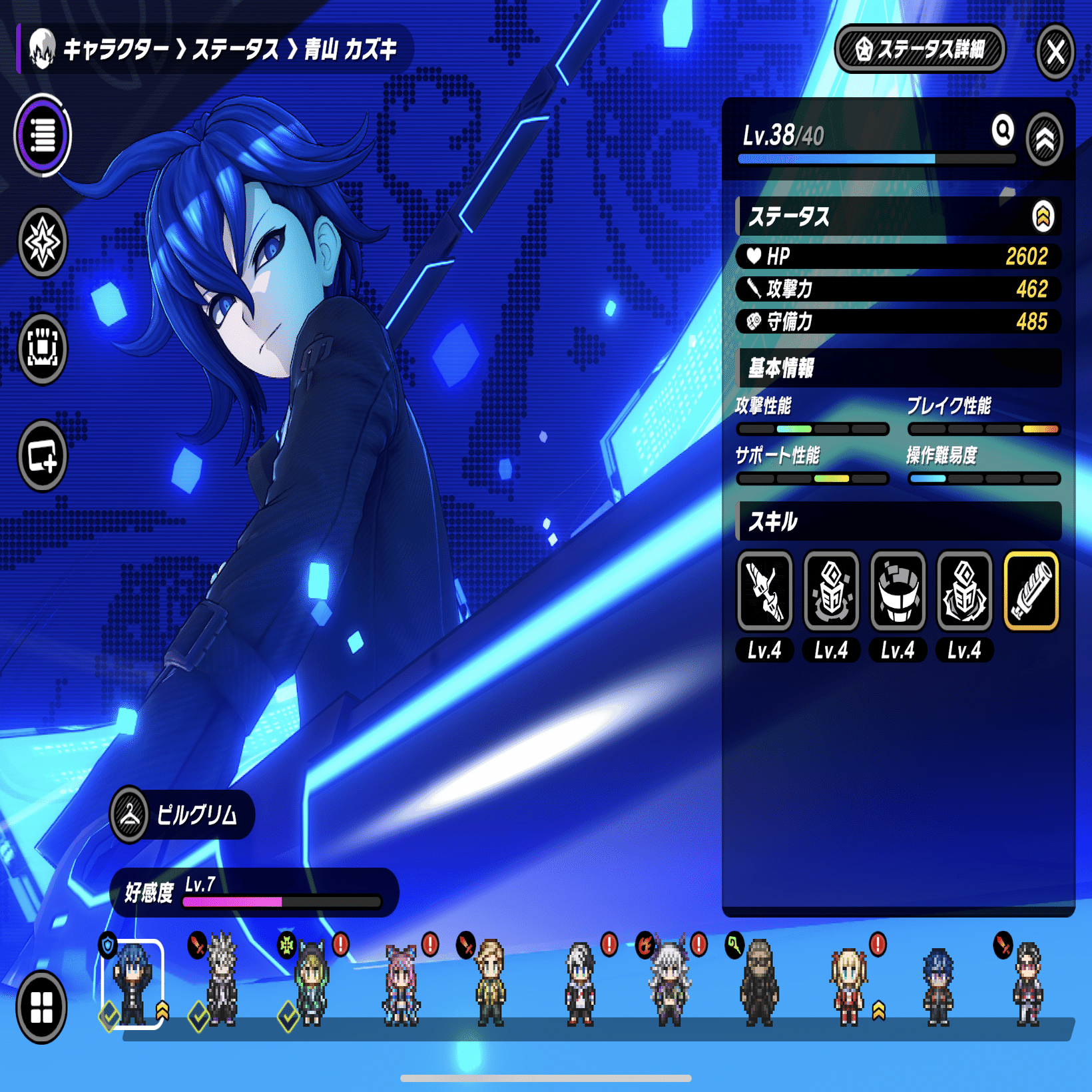This screenshot has height=1092, width=1092.
Task: Open the ステータス詳細 status details
Action: click(920, 49)
